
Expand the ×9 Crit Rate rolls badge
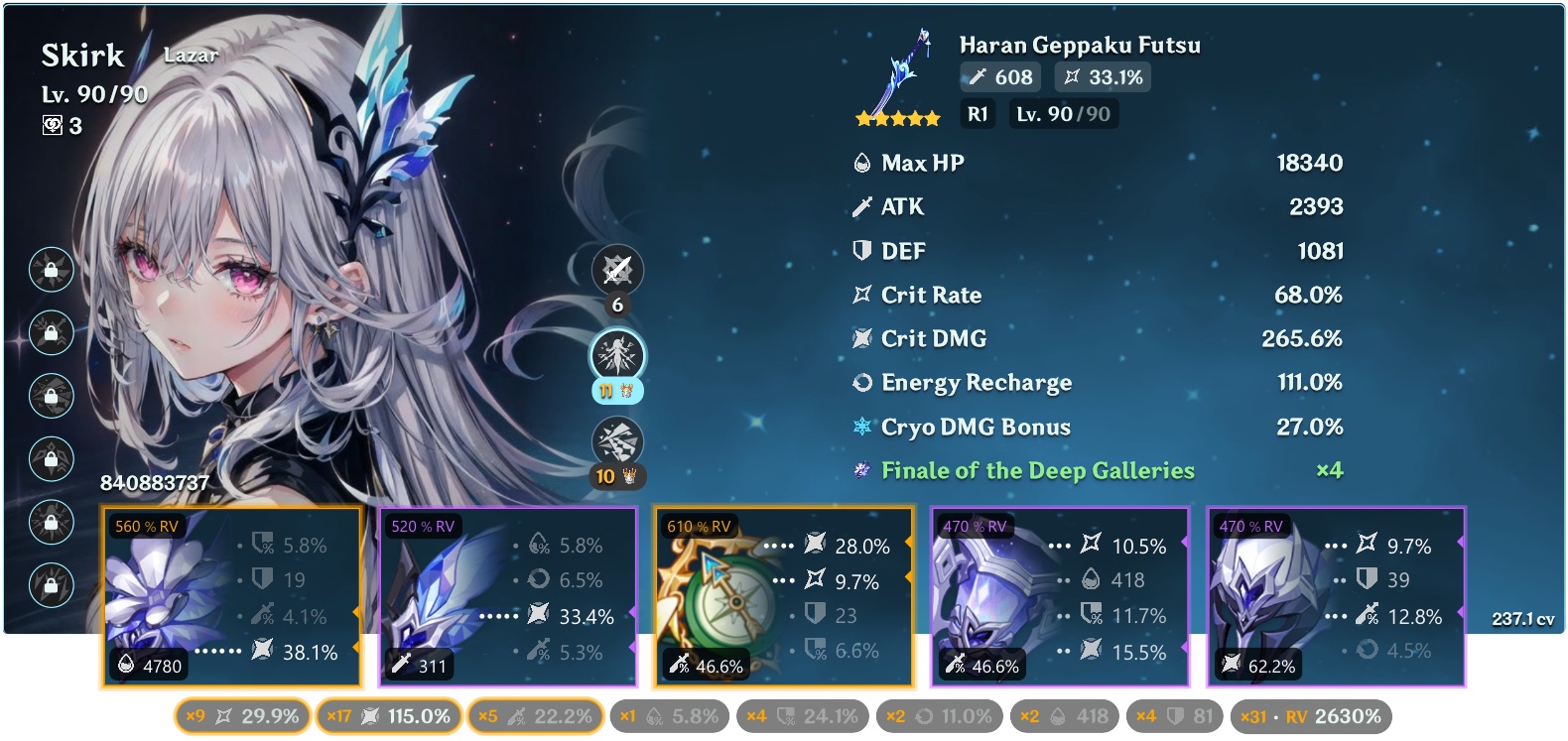point(241,715)
